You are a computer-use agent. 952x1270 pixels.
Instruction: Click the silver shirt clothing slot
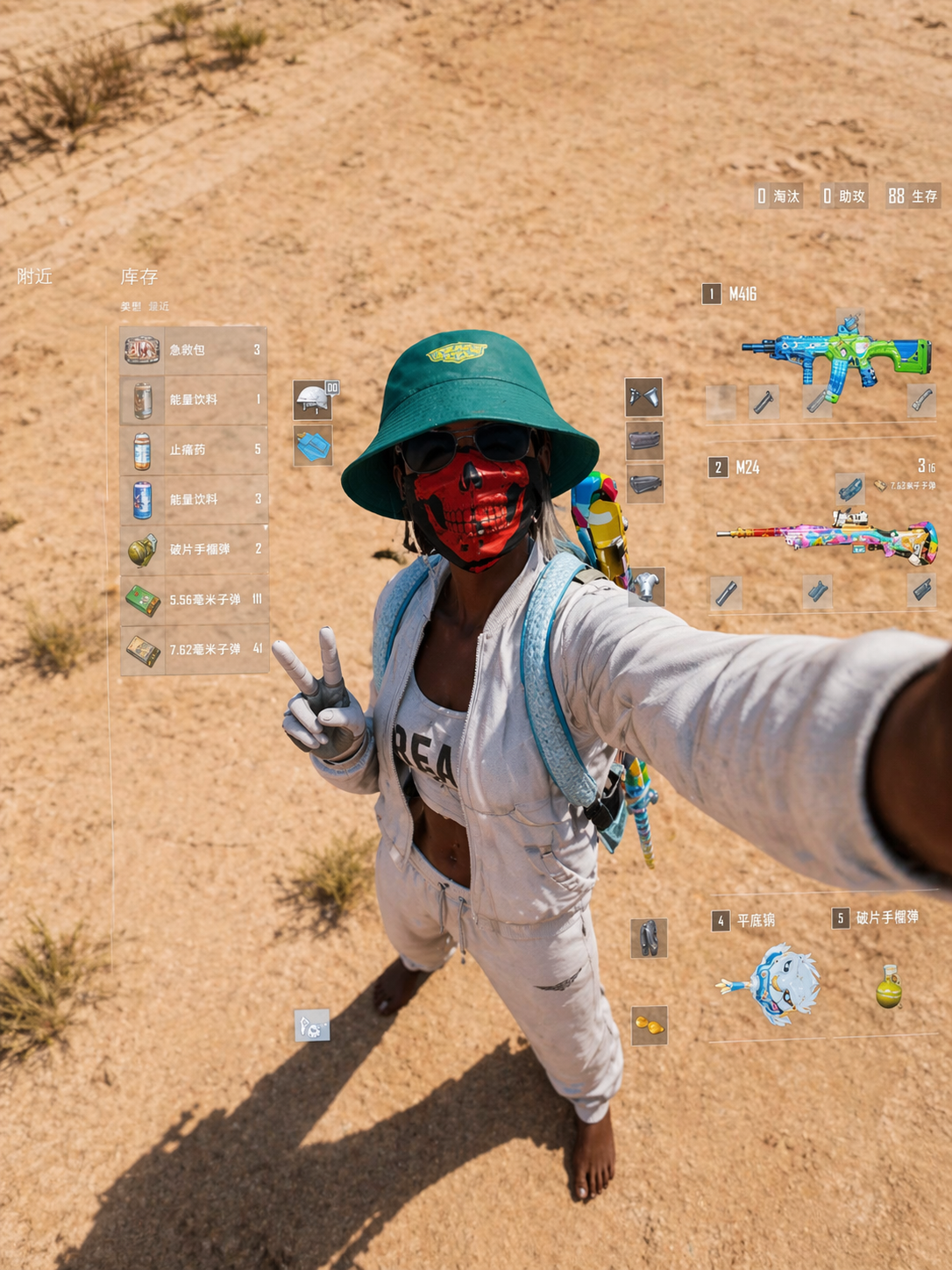pos(647,586)
